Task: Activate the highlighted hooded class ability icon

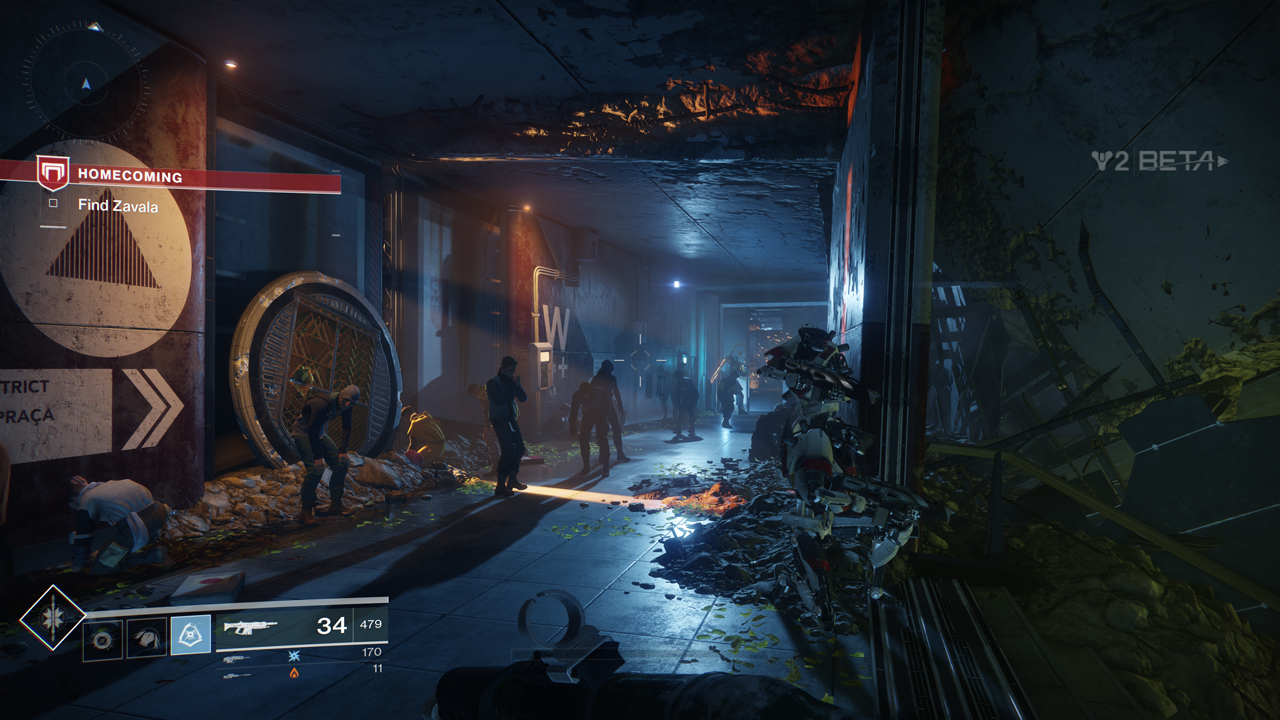Action: click(190, 635)
